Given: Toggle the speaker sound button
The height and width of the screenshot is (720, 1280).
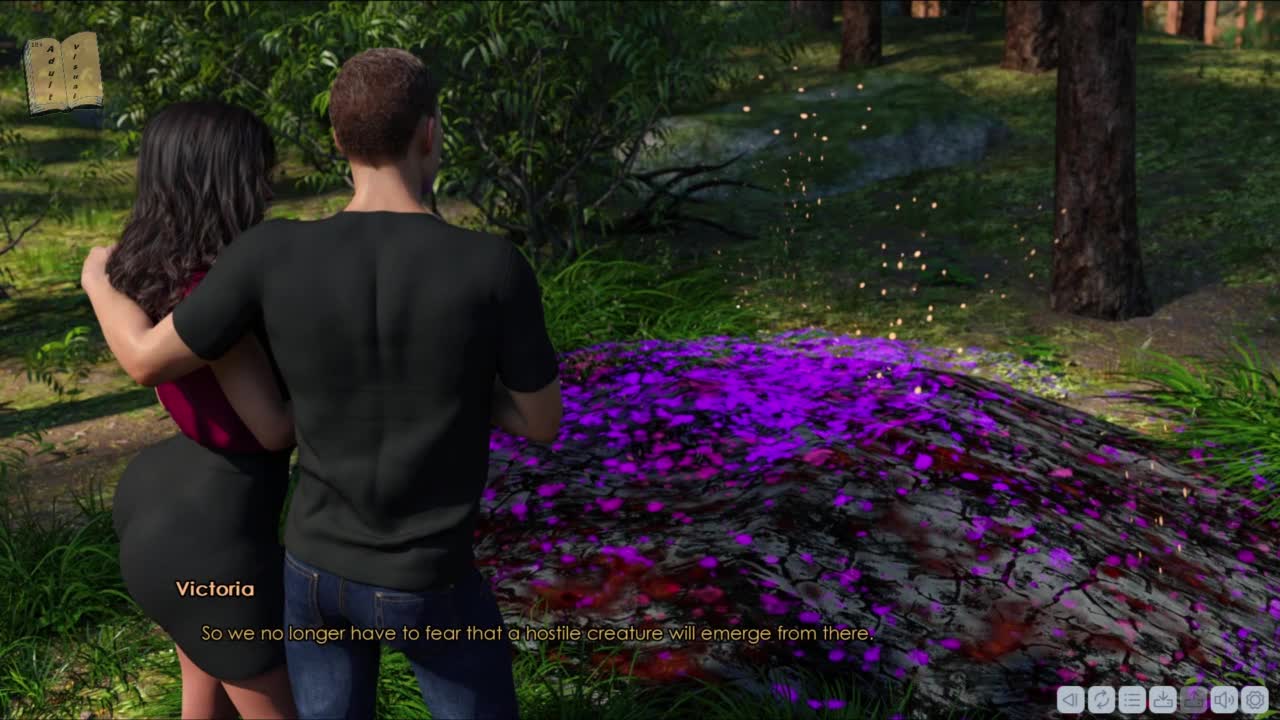Looking at the screenshot, I should tap(1224, 699).
